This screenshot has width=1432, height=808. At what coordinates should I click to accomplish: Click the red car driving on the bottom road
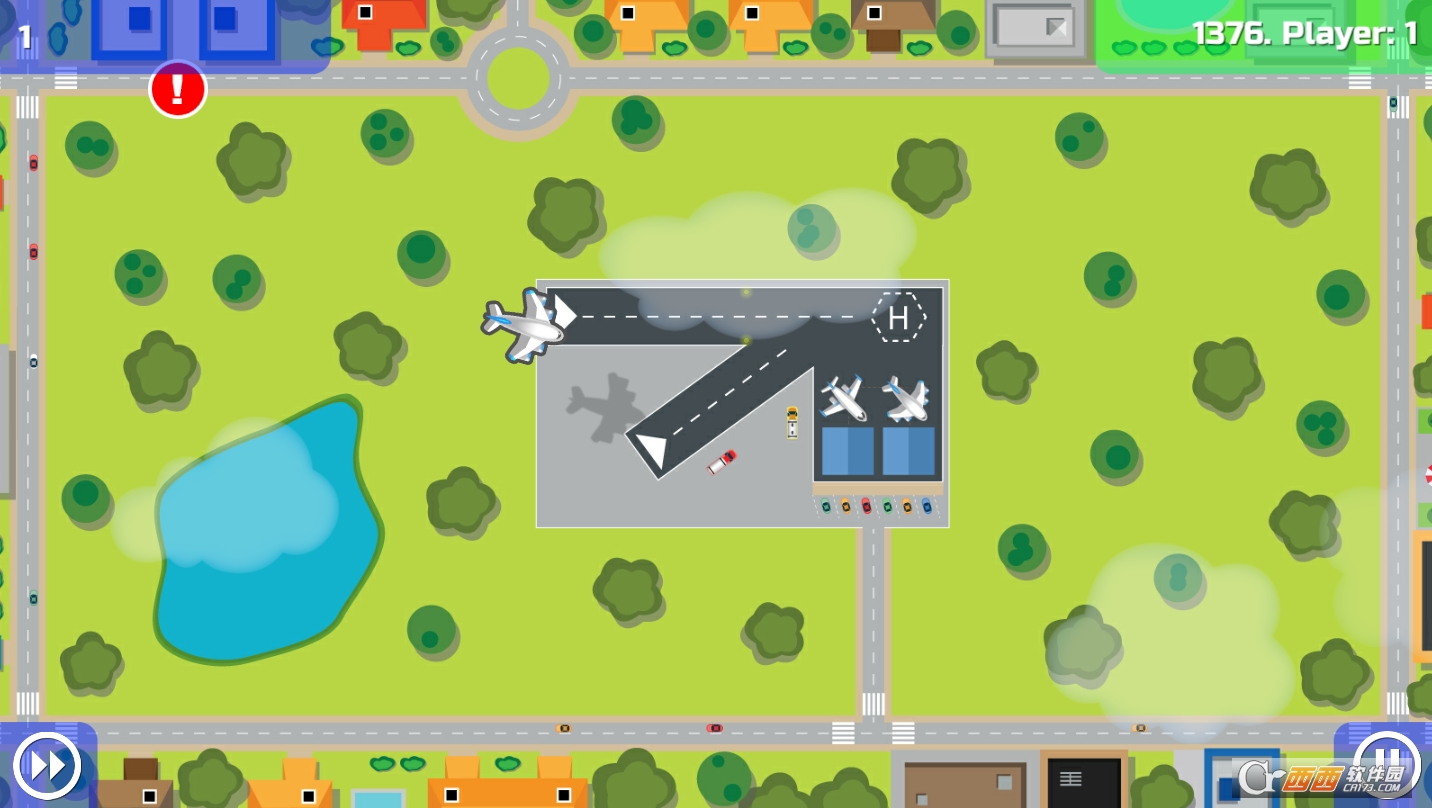pos(714,727)
